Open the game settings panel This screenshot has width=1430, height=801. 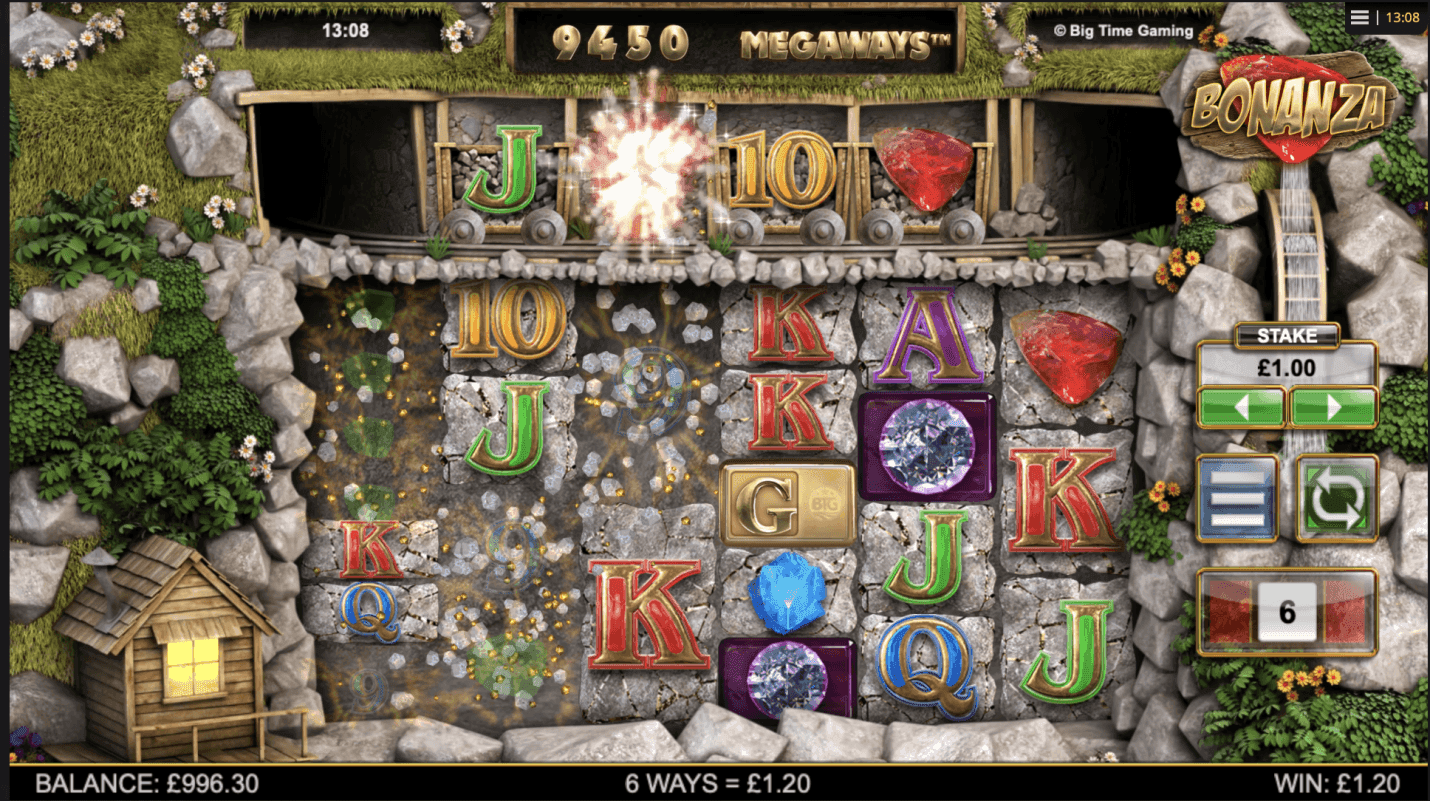tap(1237, 497)
